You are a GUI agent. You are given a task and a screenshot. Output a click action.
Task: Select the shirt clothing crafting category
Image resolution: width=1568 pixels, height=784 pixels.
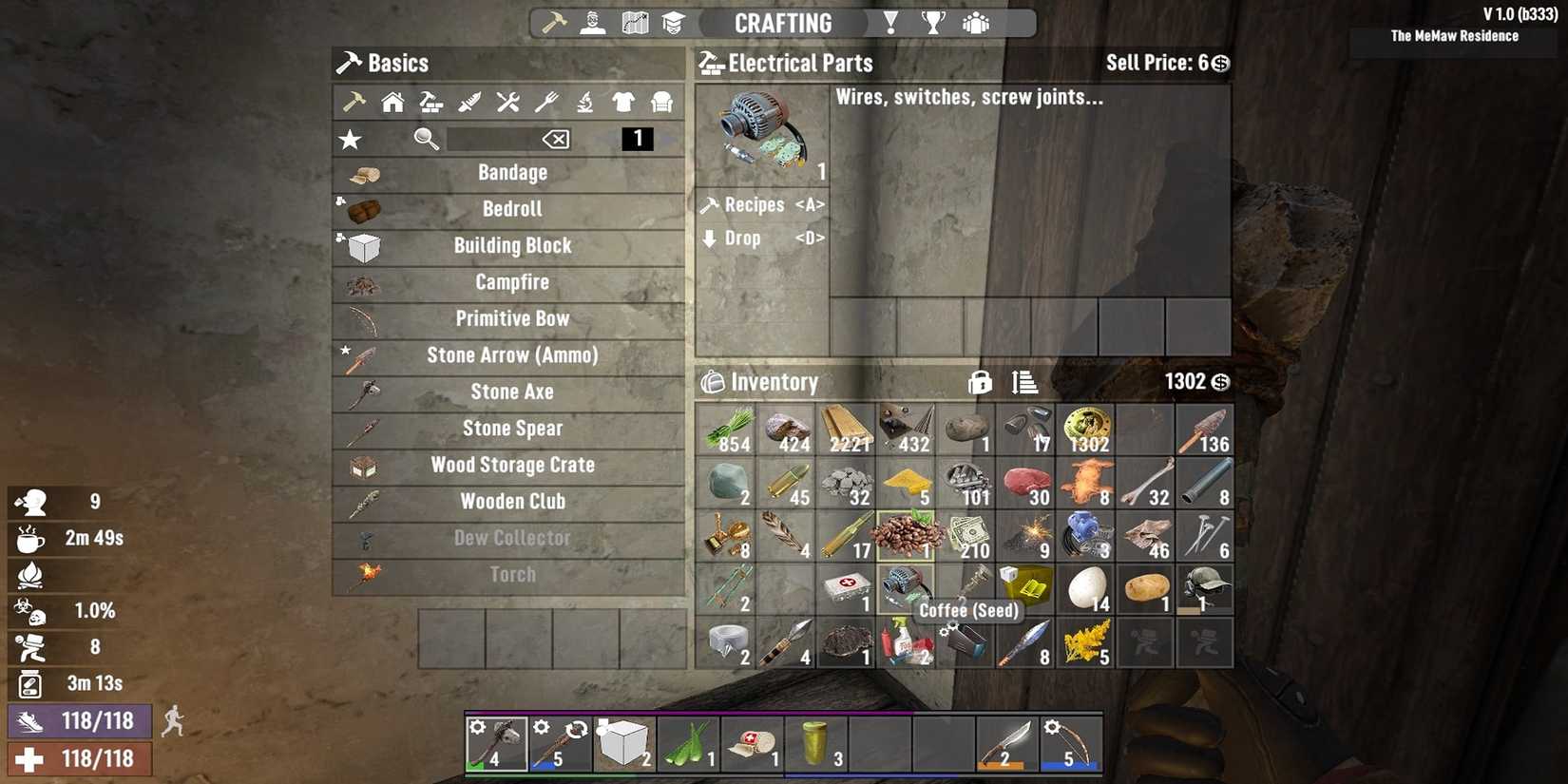pos(622,102)
